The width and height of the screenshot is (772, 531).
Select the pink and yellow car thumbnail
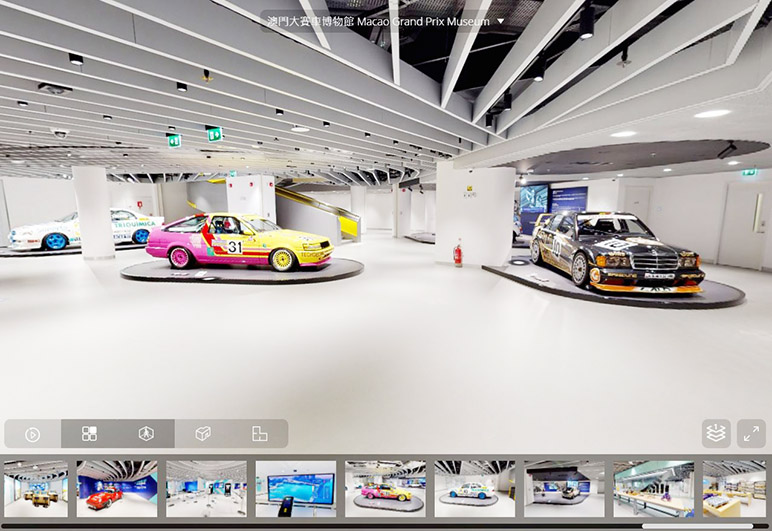[385, 489]
